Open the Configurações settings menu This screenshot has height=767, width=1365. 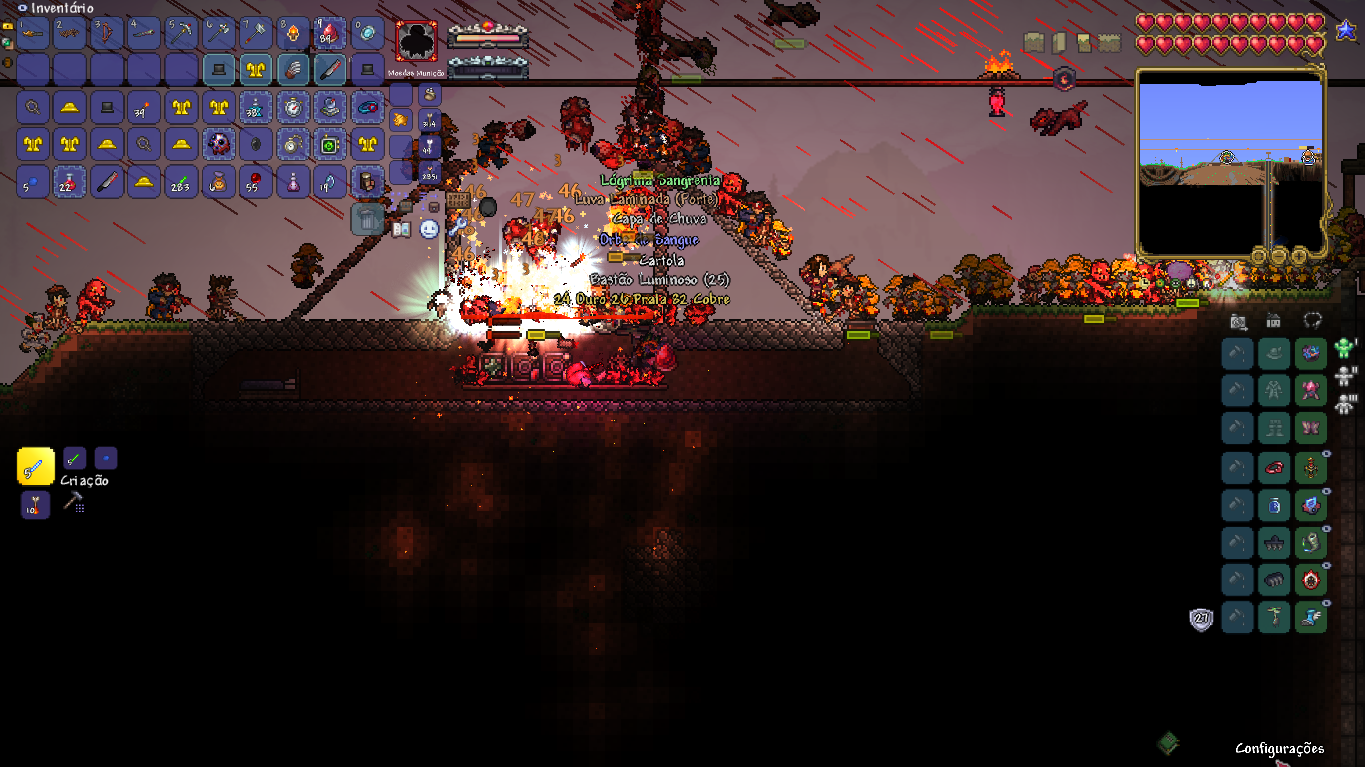click(1279, 748)
